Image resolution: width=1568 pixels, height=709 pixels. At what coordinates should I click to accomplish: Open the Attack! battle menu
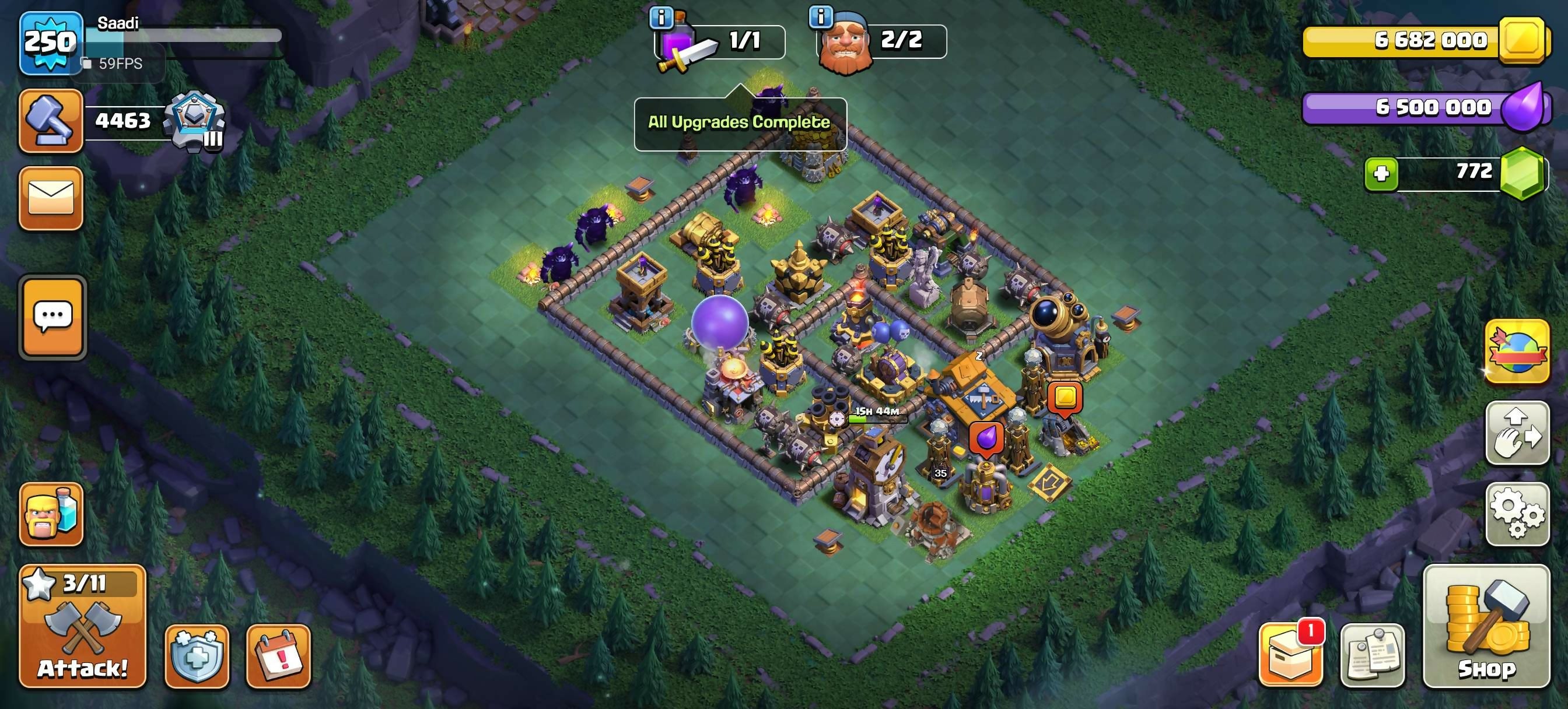83,627
